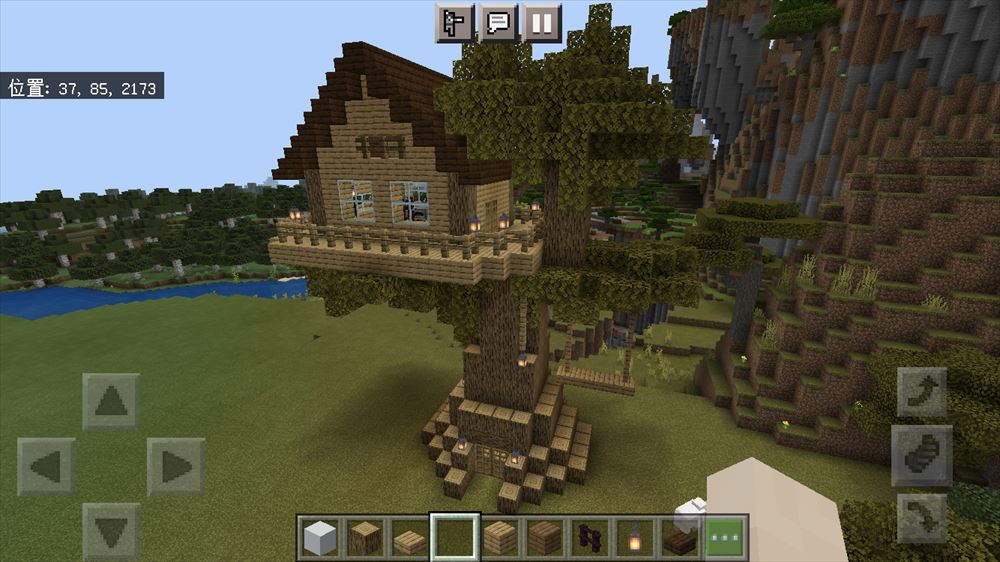The height and width of the screenshot is (562, 1000).
Task: Select the fence hotbar slot
Action: coord(590,539)
